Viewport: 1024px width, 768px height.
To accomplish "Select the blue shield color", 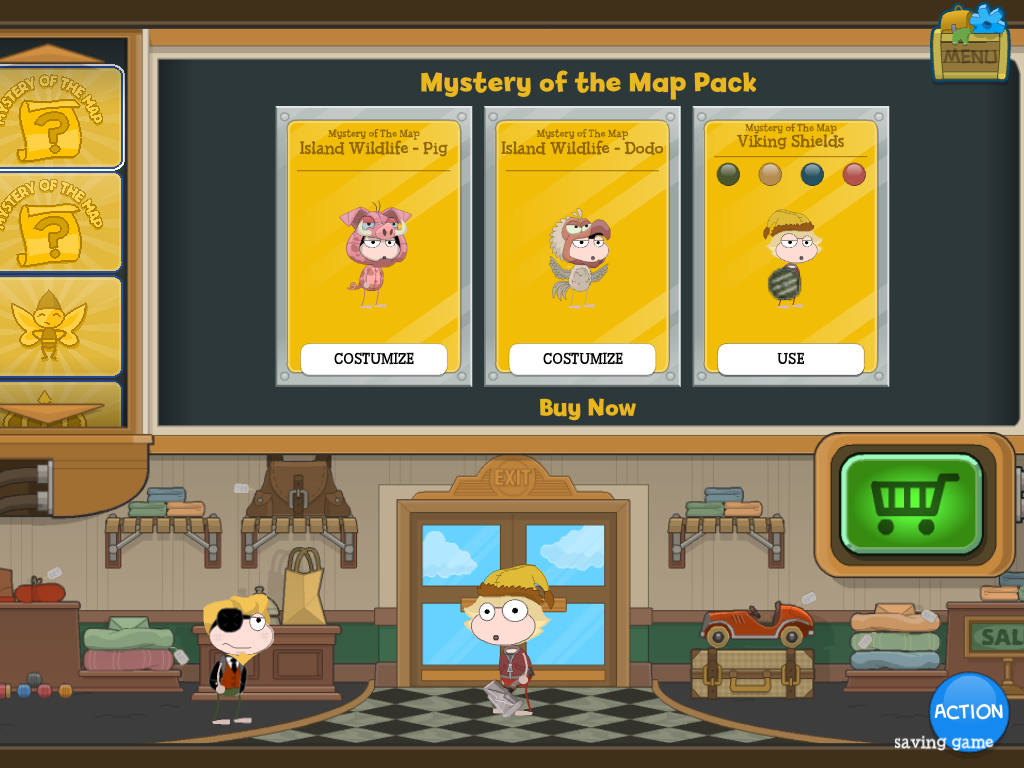I will [812, 174].
